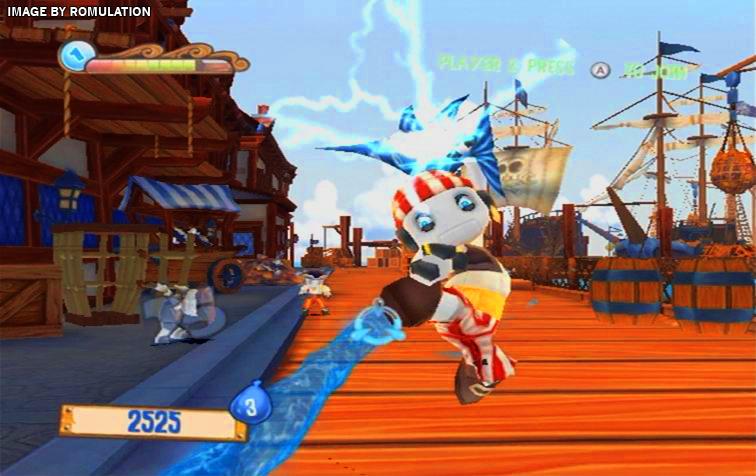Click the blue orb icon beside the health bar
The height and width of the screenshot is (476, 756).
76,56
